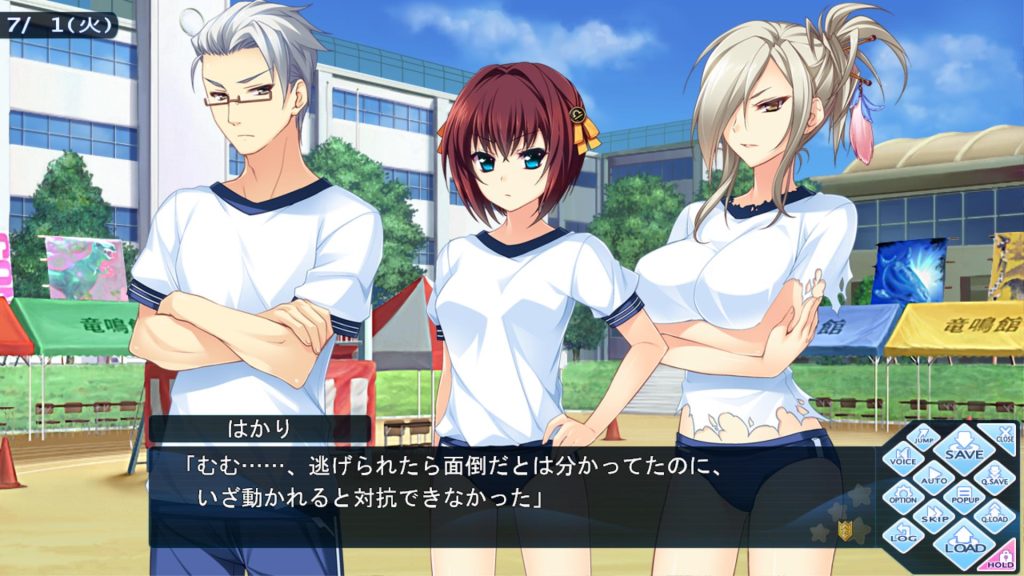1024x576 pixels.
Task: Open the backlog with LOG
Action: click(903, 536)
